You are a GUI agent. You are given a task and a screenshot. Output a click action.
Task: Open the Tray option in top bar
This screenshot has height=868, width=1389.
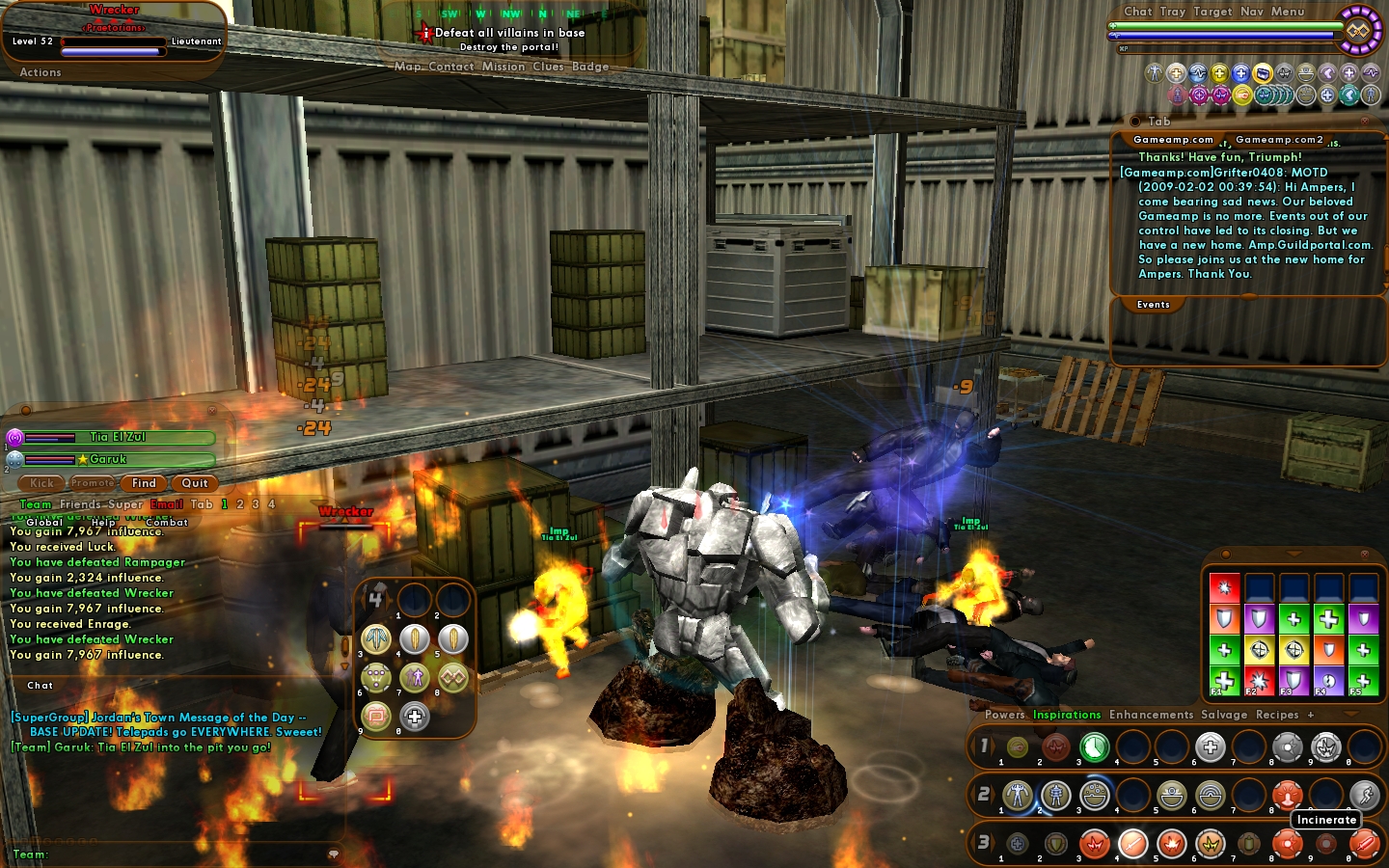[x=1173, y=12]
